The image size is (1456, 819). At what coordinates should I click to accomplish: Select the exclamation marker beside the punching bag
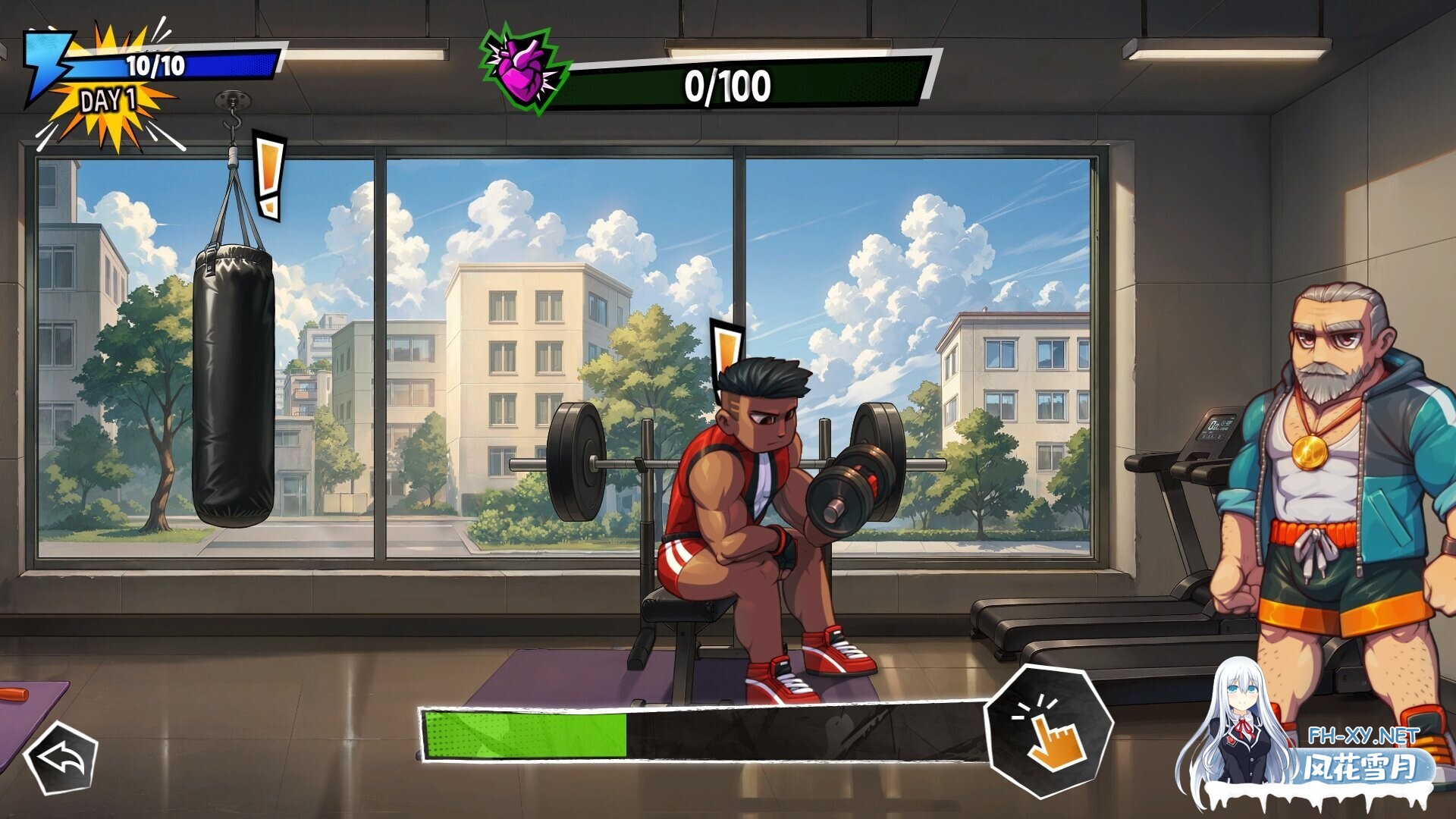pyautogui.click(x=268, y=177)
